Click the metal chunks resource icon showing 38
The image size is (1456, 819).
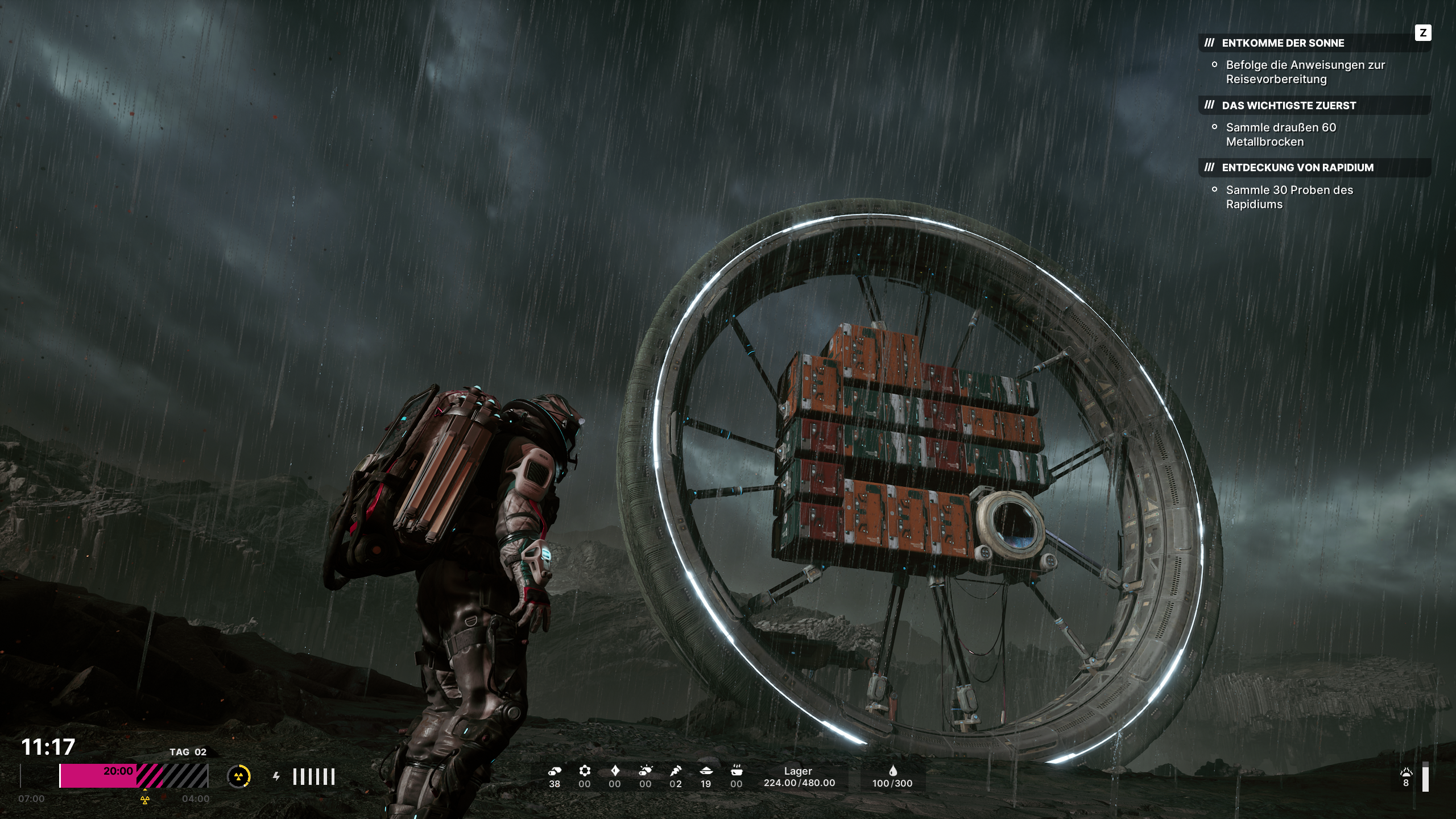coord(555,771)
